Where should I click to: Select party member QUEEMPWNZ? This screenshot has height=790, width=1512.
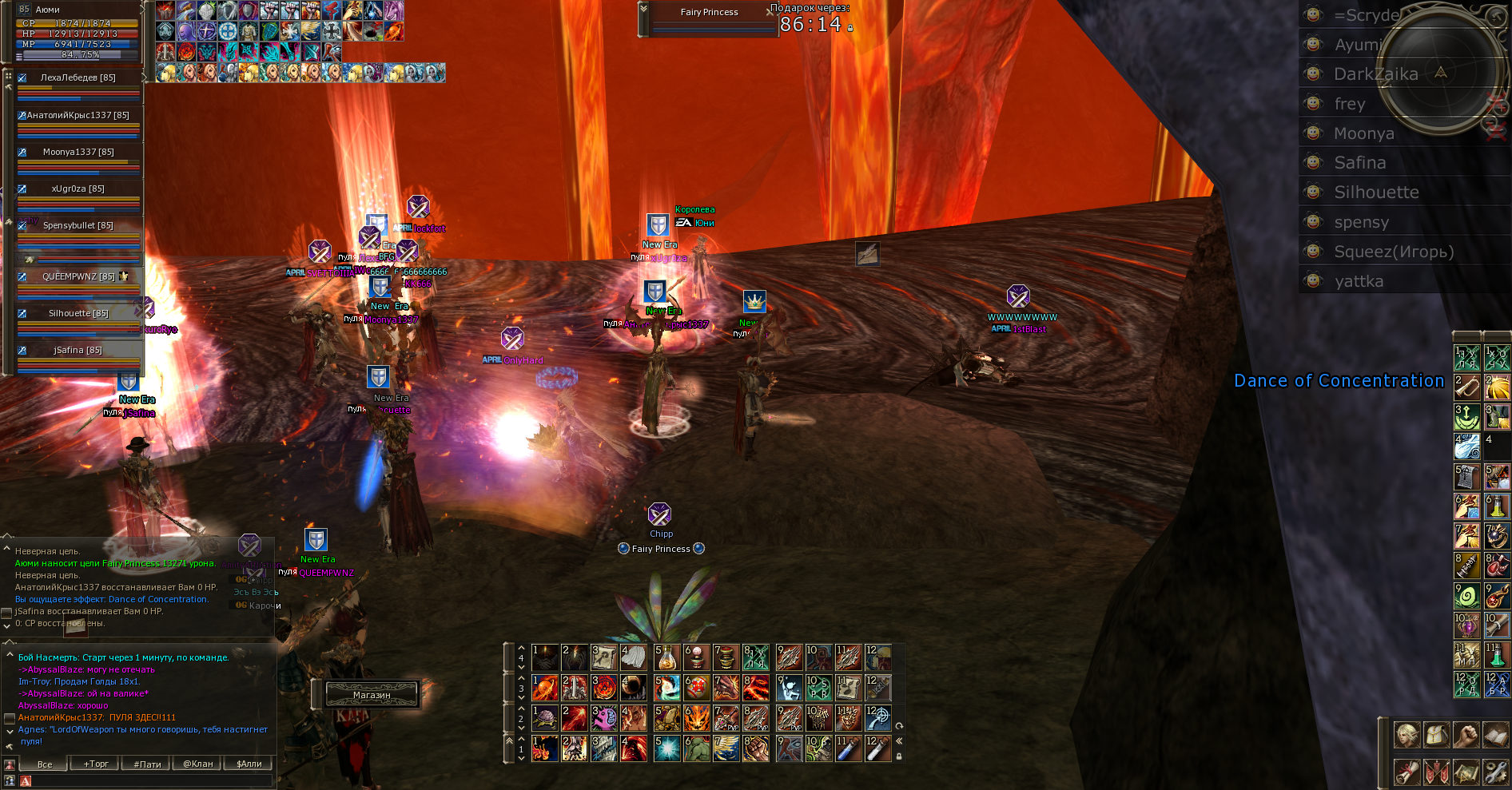click(78, 276)
